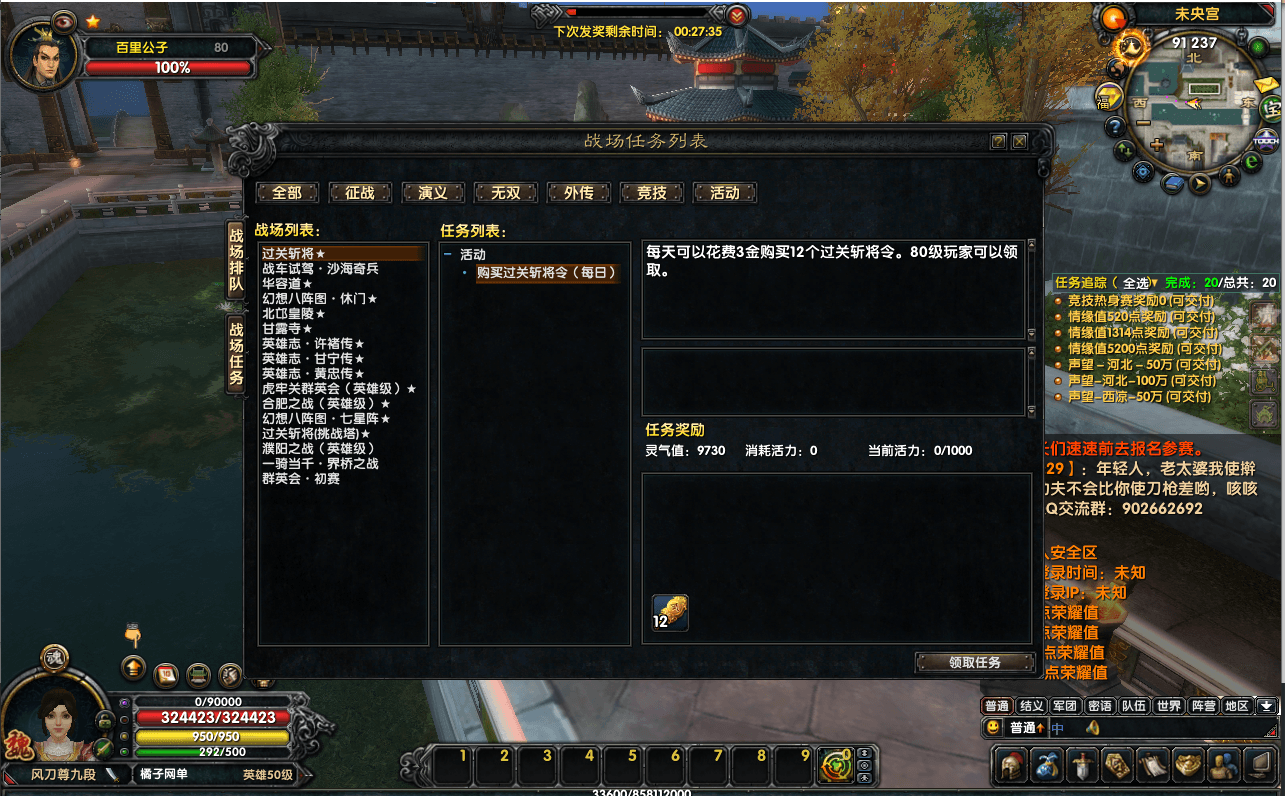
Task: Switch to the 世界 chat tab
Action: (1168, 705)
